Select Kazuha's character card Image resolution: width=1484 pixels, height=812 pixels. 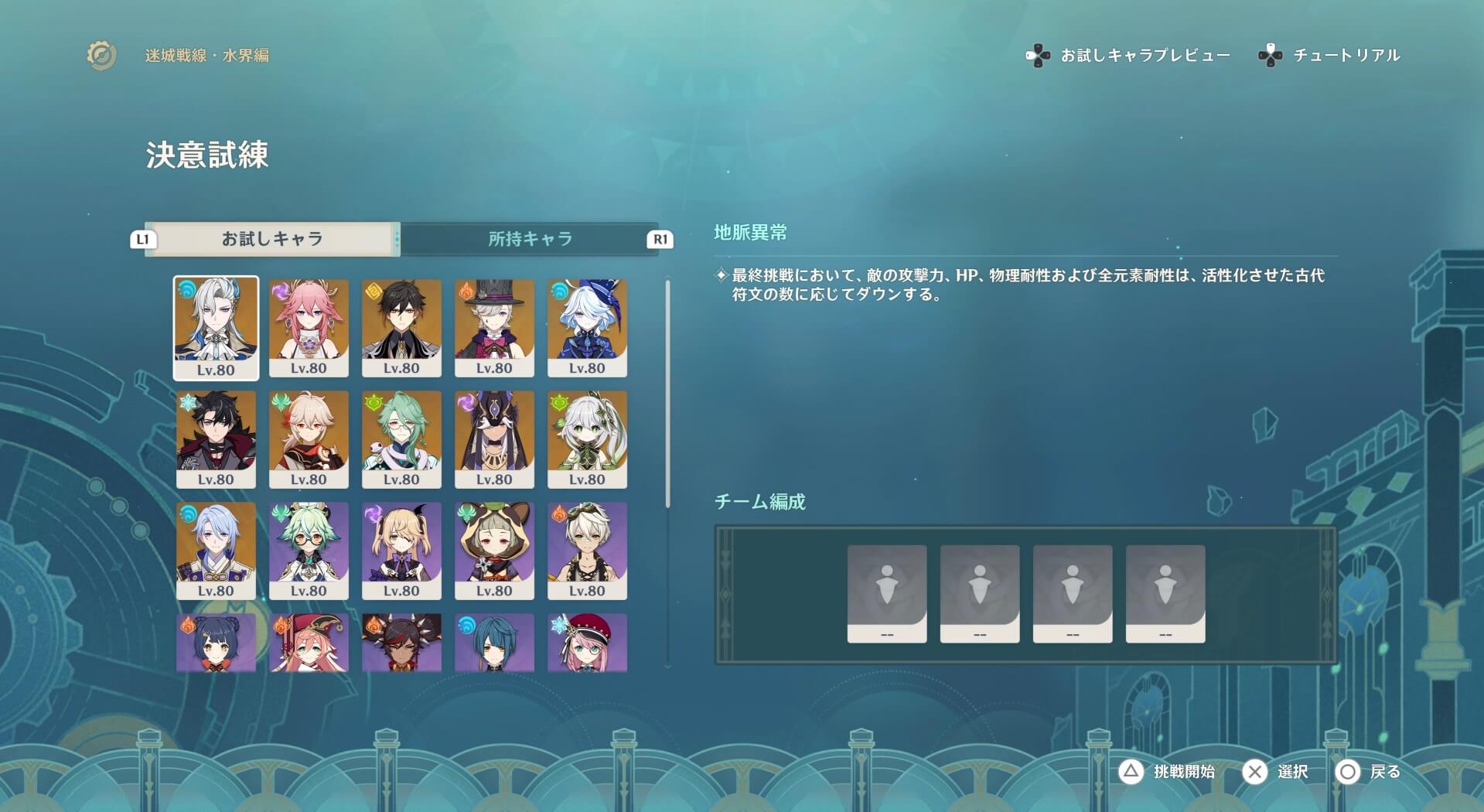point(309,437)
